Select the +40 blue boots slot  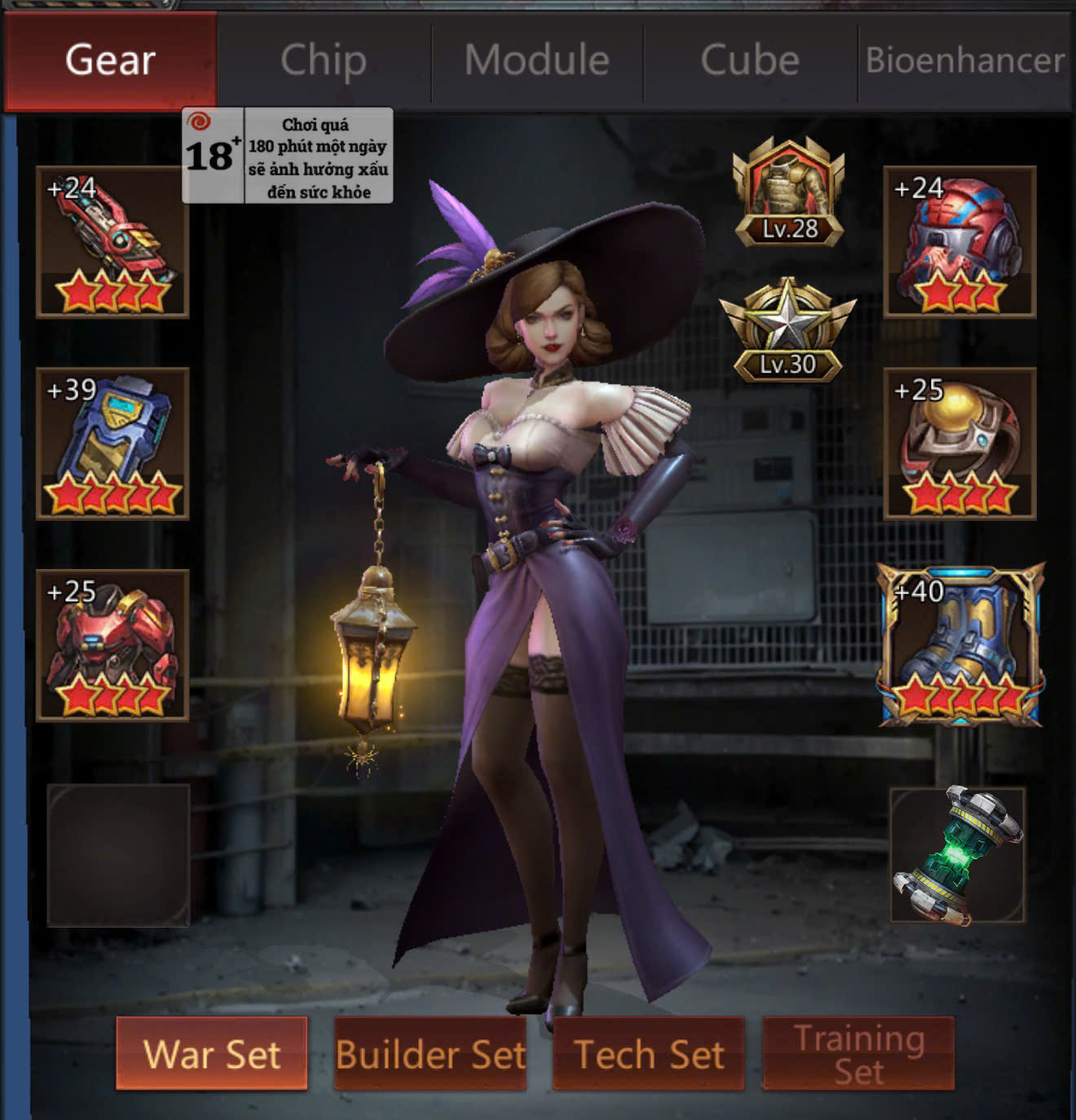point(960,646)
